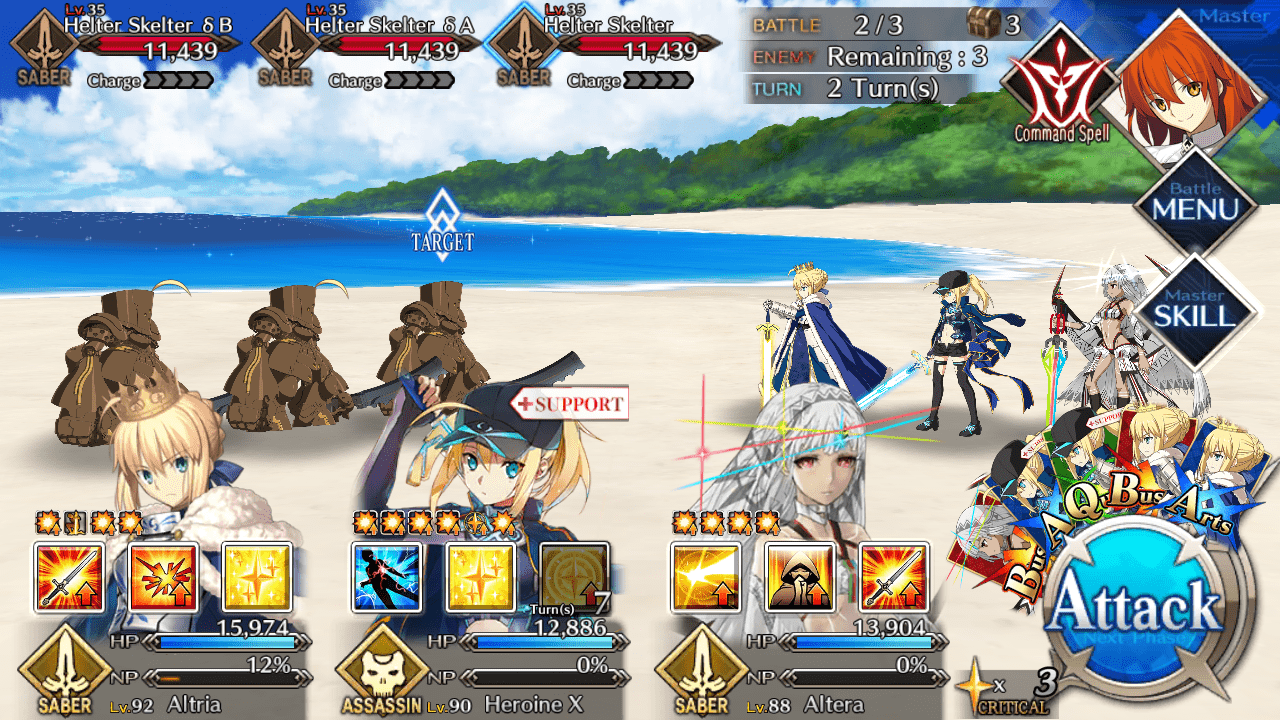This screenshot has height=720, width=1280.
Task: Activate Heroine X's golden sparkle skill
Action: click(x=481, y=577)
